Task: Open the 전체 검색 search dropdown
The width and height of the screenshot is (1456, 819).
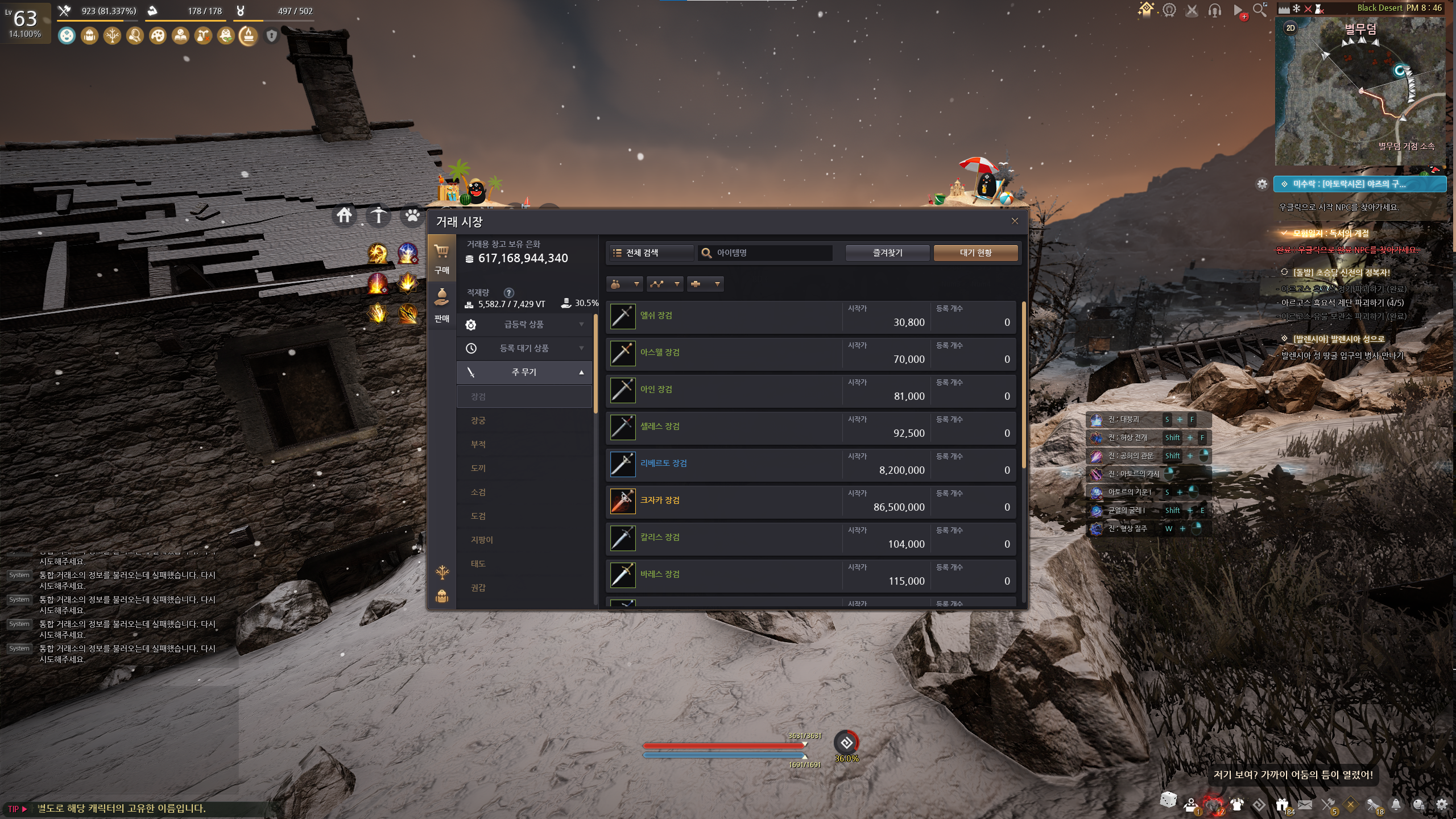Action: coord(651,253)
